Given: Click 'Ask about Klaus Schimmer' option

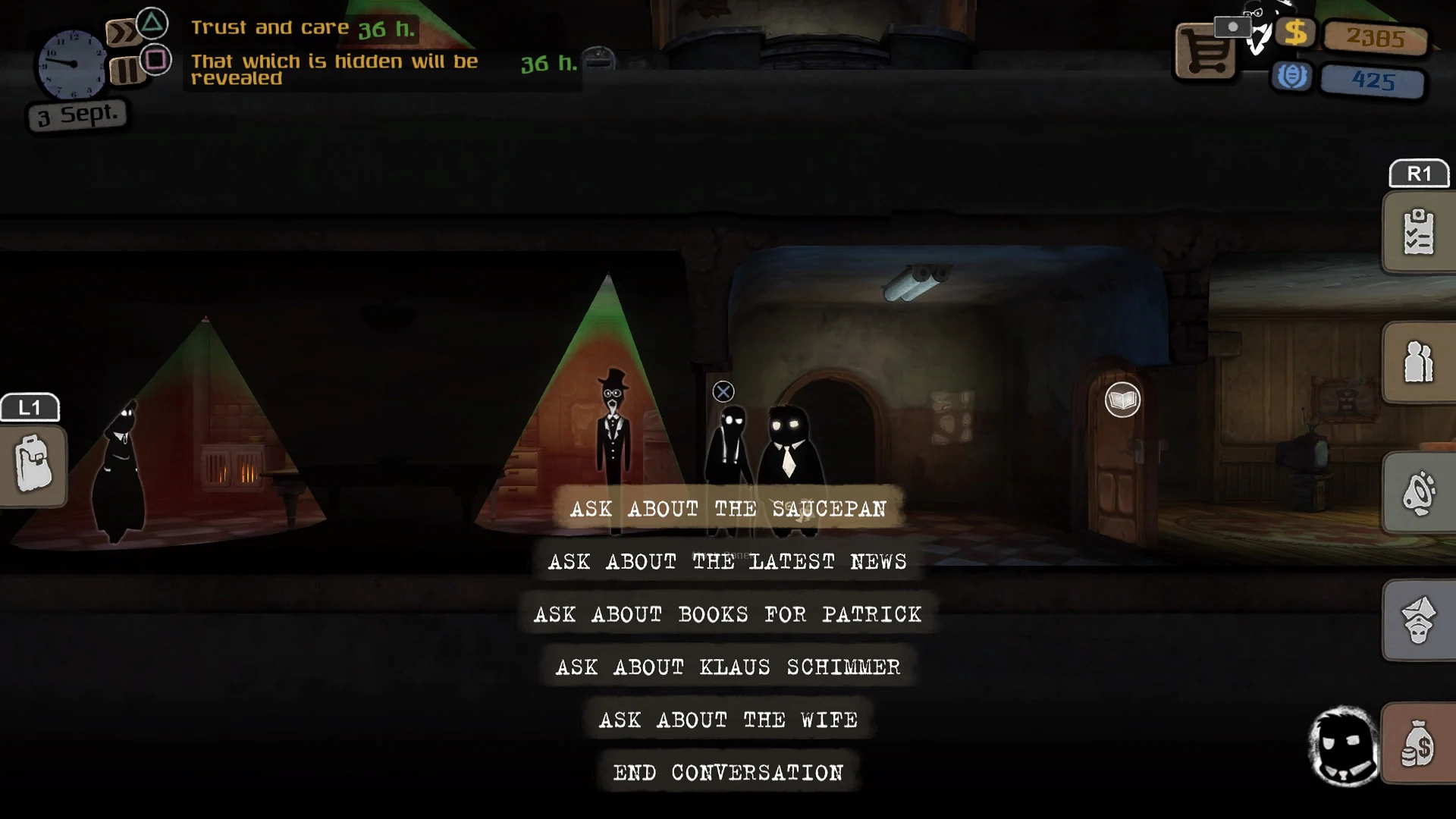Looking at the screenshot, I should tap(728, 667).
